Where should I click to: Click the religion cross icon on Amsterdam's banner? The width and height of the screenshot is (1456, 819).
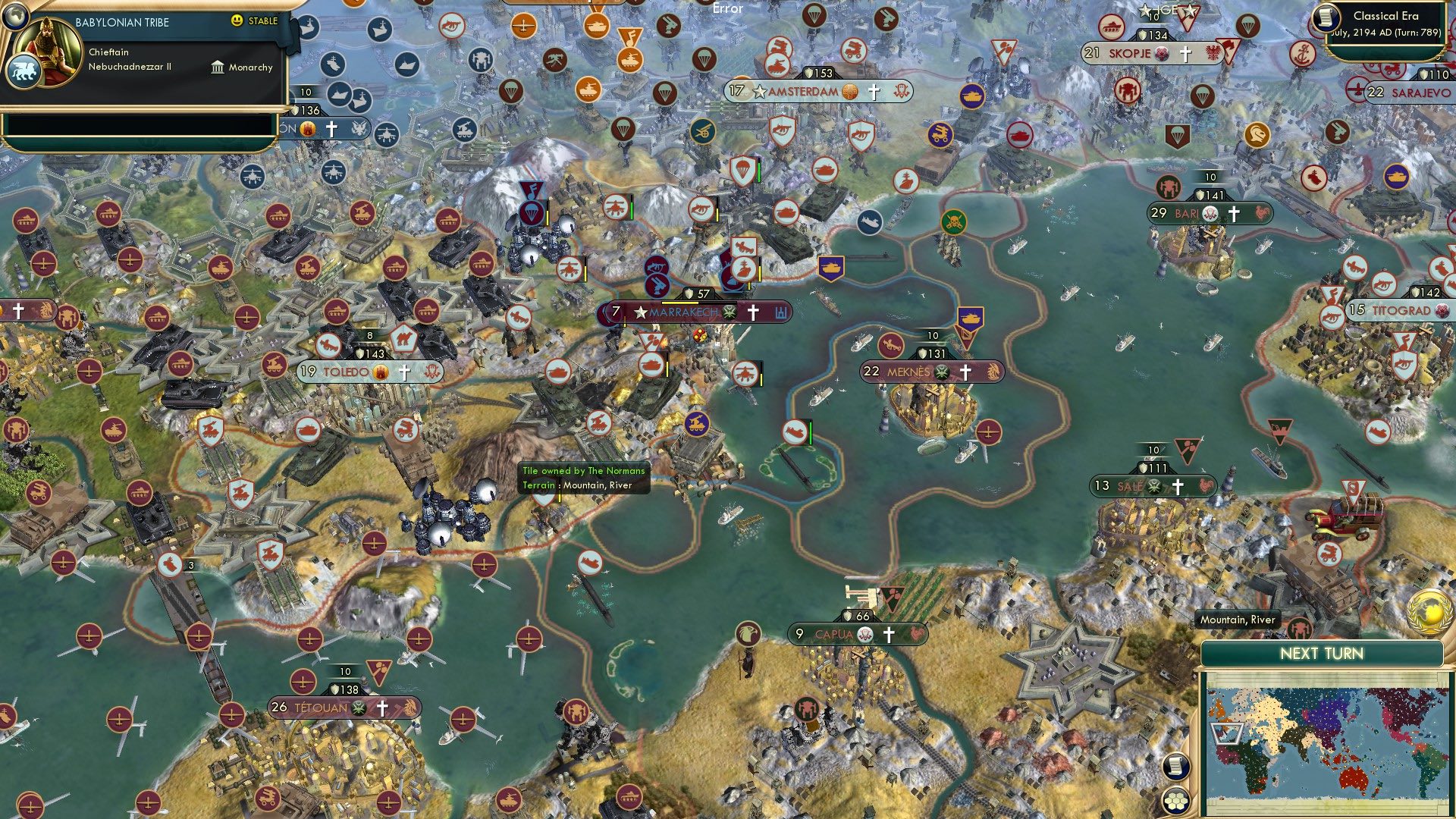click(874, 91)
